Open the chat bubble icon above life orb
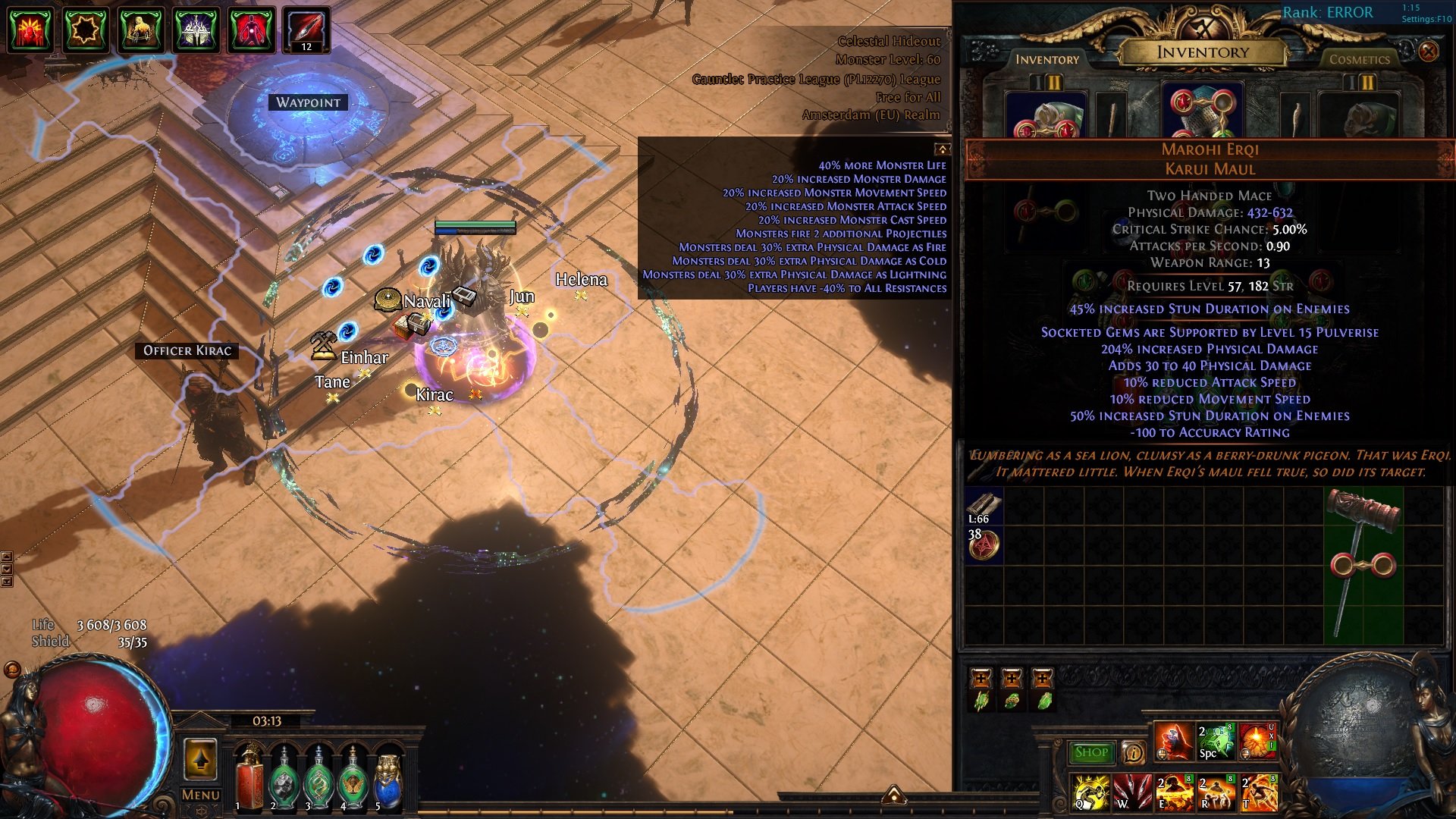Screen dimensions: 1456x819 tap(12, 670)
